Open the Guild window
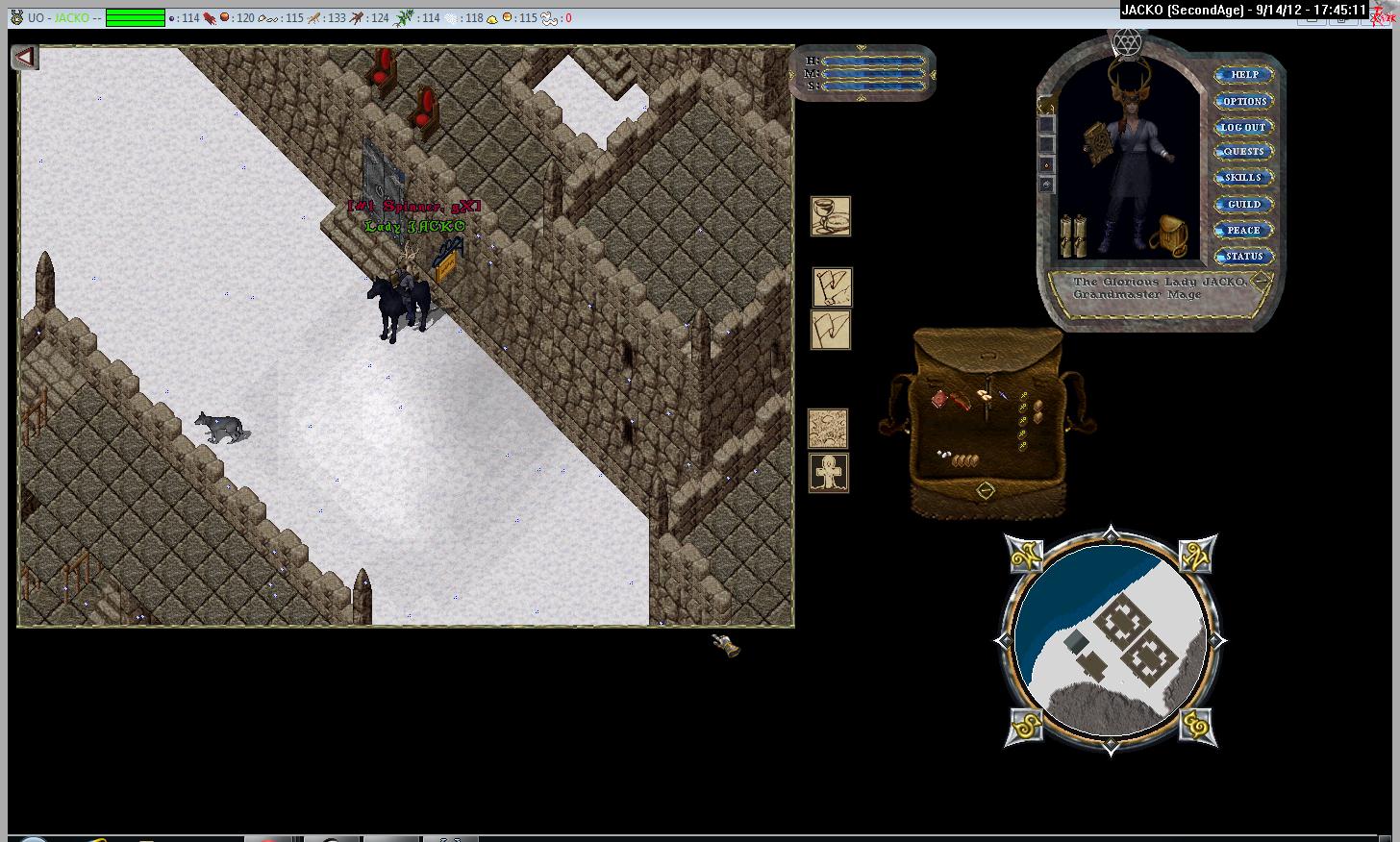The height and width of the screenshot is (842, 1400). [1243, 204]
